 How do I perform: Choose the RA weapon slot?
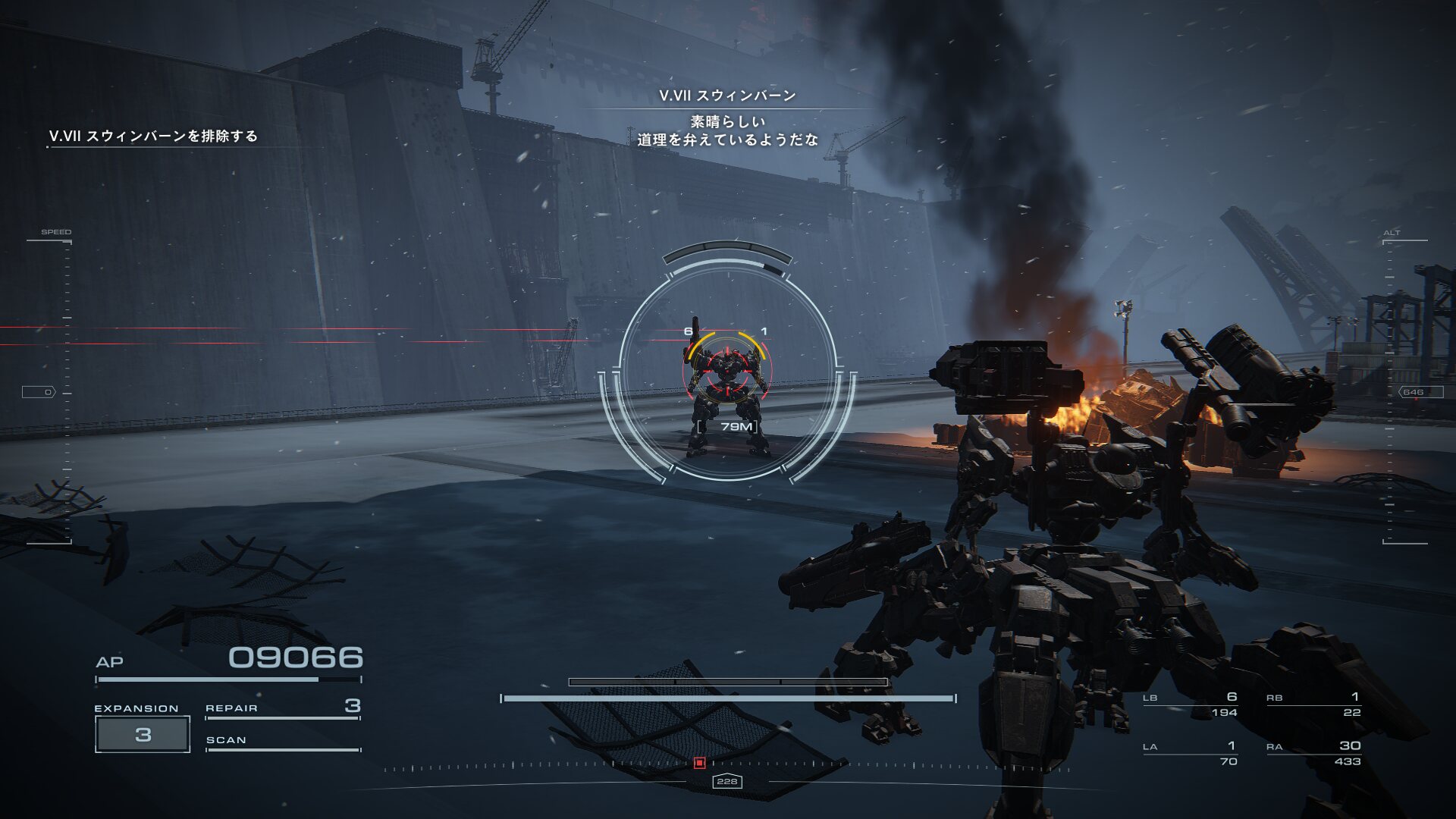click(x=1313, y=753)
